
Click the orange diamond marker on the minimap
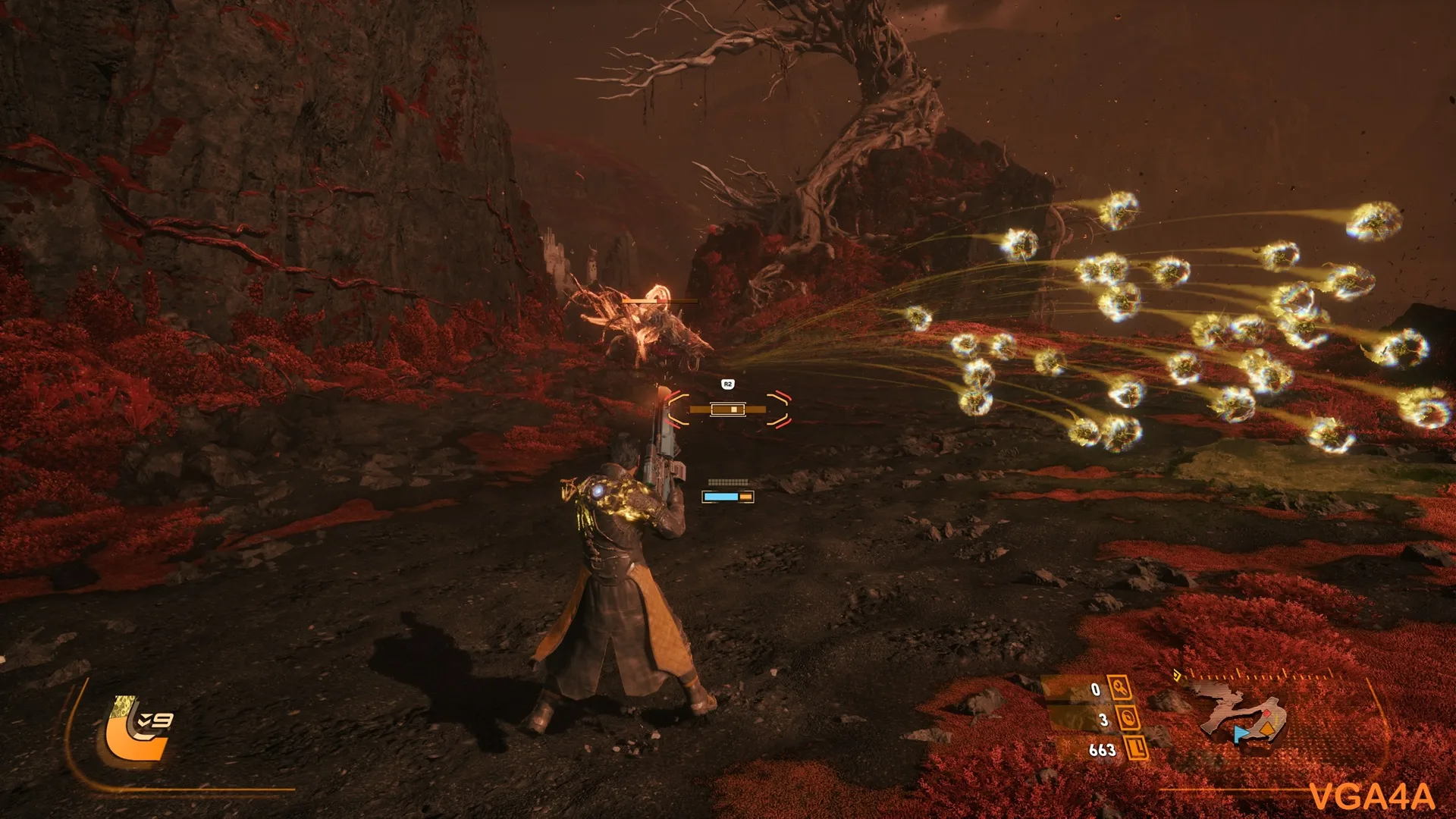[1267, 730]
